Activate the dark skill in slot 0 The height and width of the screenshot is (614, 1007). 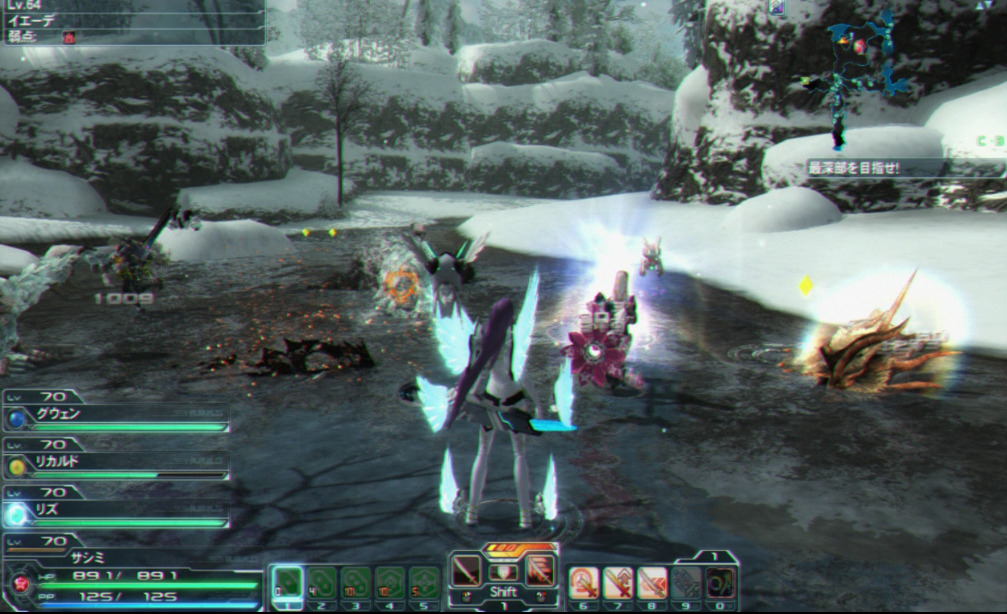[x=720, y=582]
